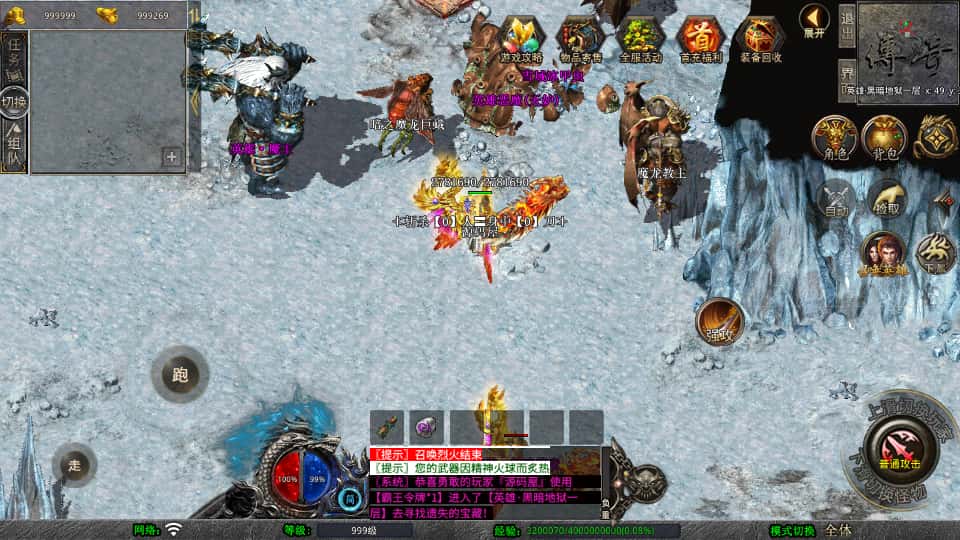Screen dimensions: 960x540
Task: Switch to the 组队 team tab
Action: click(x=14, y=143)
